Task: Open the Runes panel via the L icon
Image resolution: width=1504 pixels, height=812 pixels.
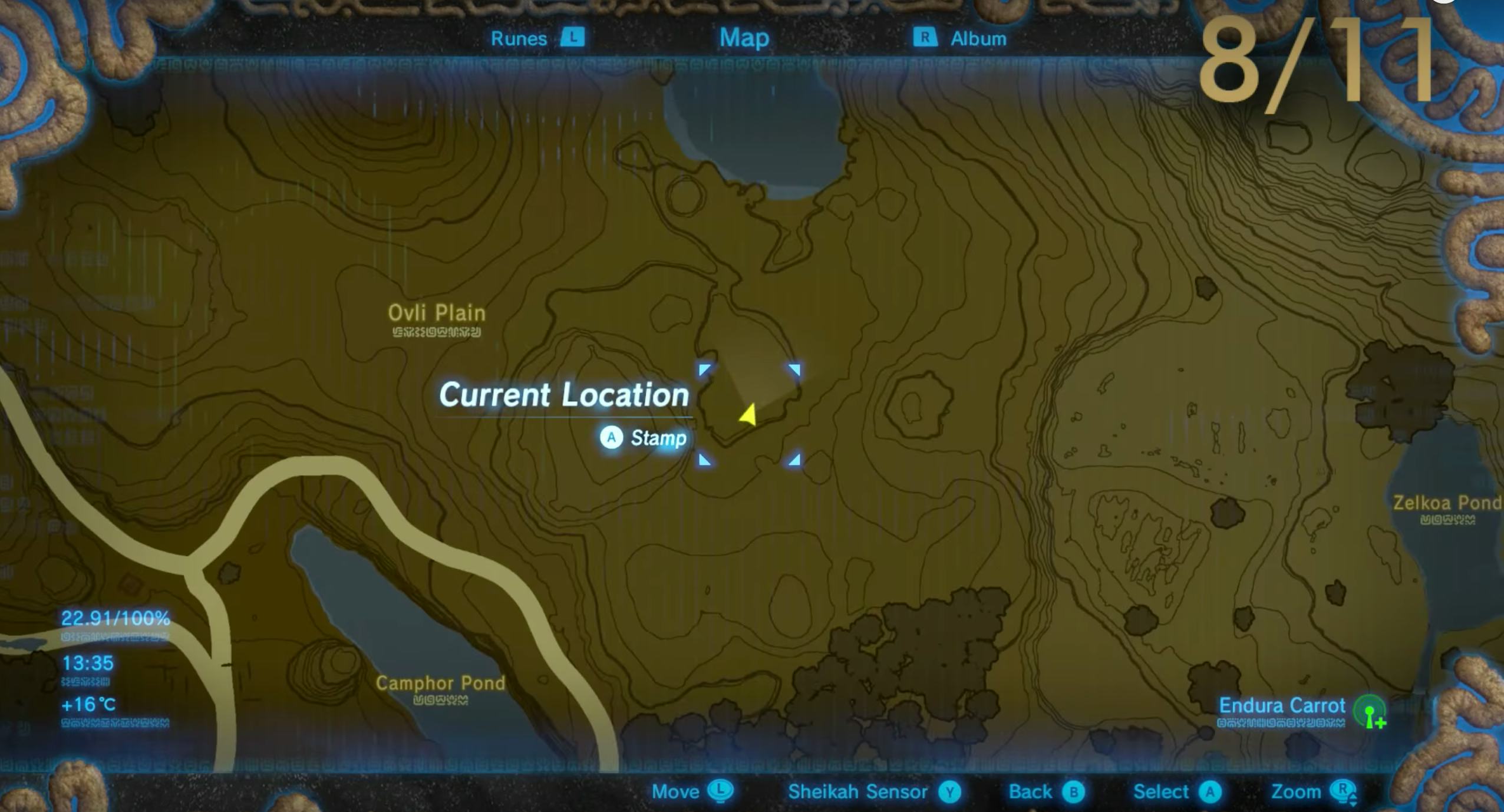Action: click(x=573, y=38)
